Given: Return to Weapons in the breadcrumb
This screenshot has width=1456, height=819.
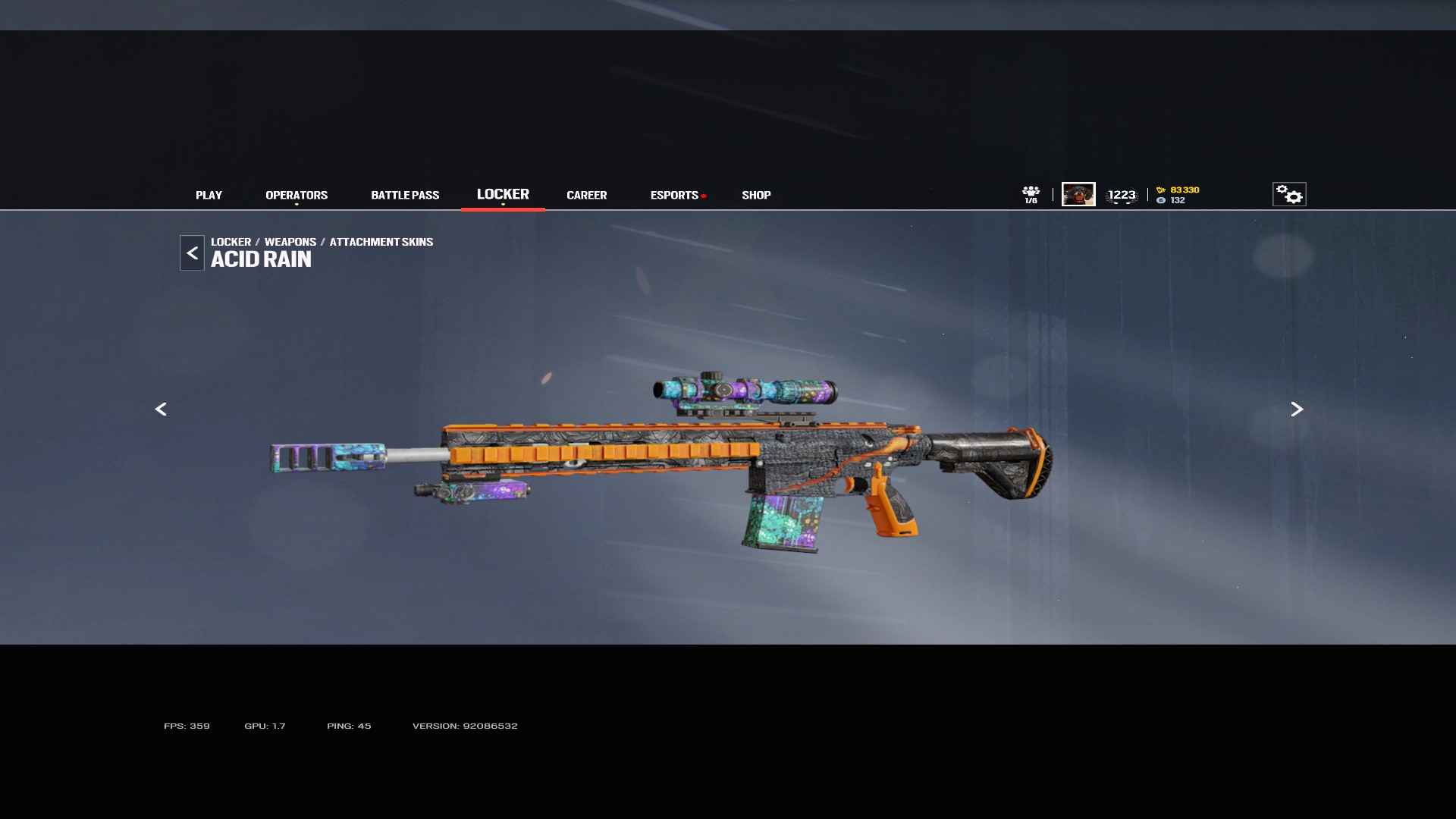Looking at the screenshot, I should tap(290, 242).
